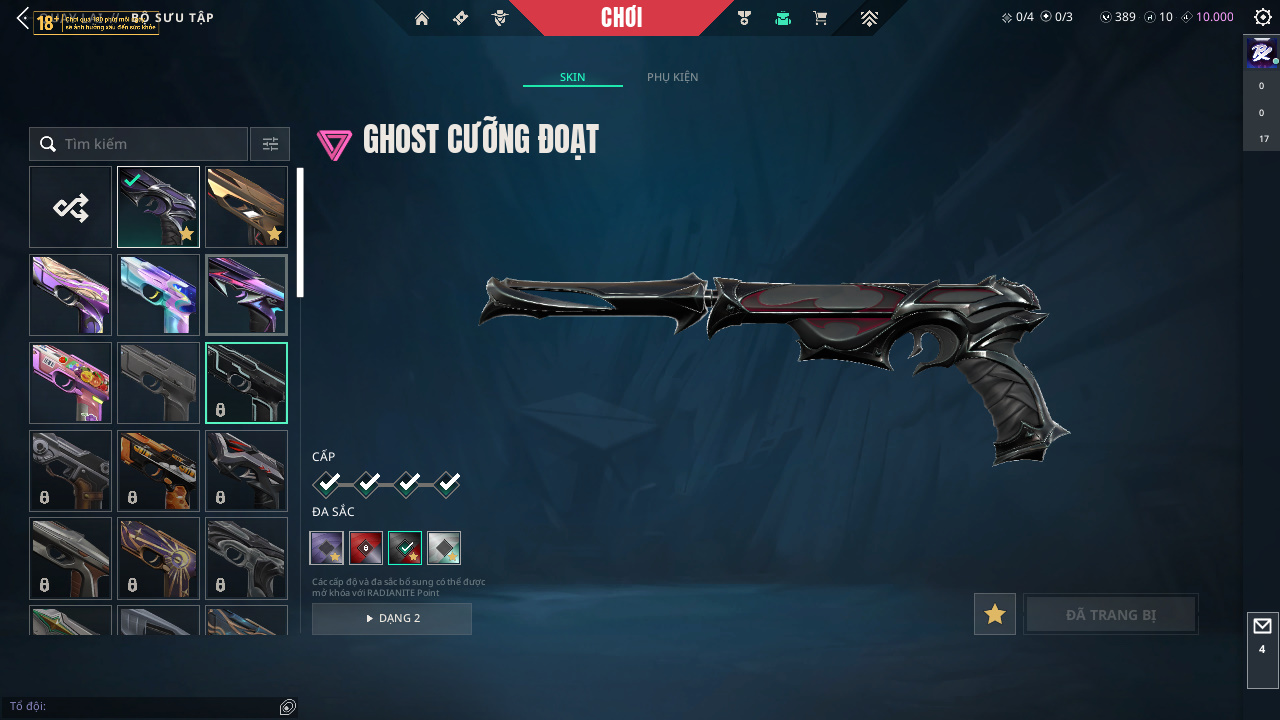Click the ĐÃ TRANG BỊ equip button
Image resolution: width=1280 pixels, height=720 pixels.
(1111, 614)
